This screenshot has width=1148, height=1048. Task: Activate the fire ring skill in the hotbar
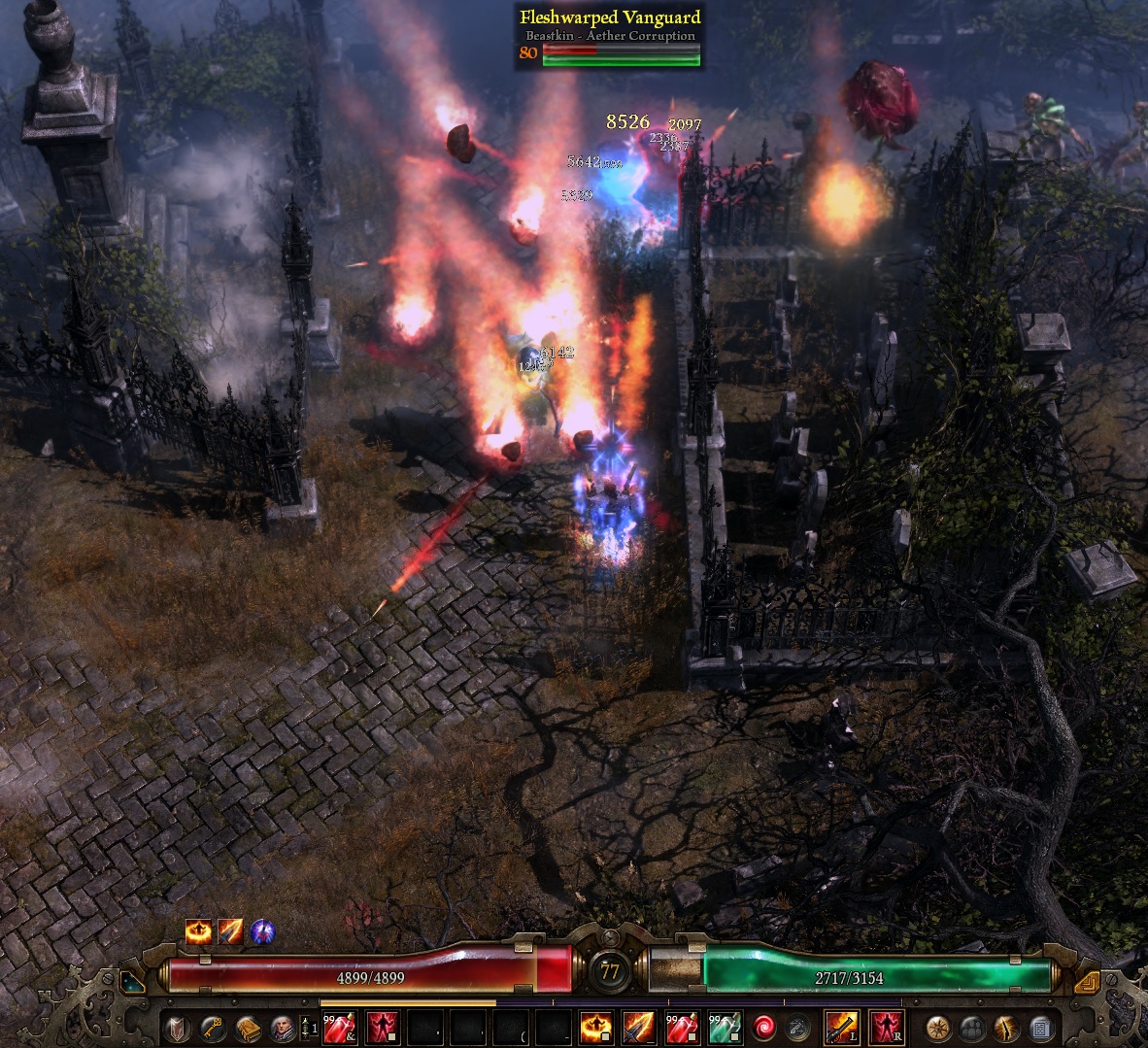595,1027
